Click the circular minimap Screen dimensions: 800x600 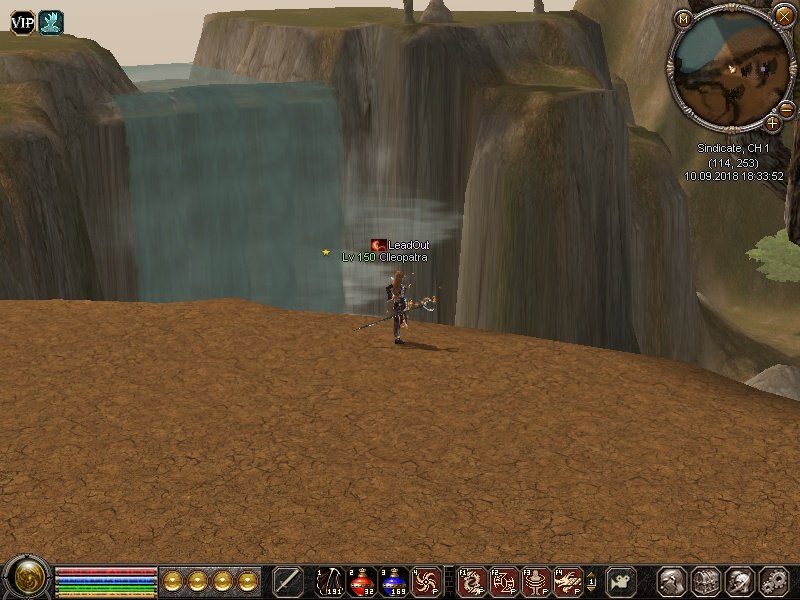click(728, 70)
